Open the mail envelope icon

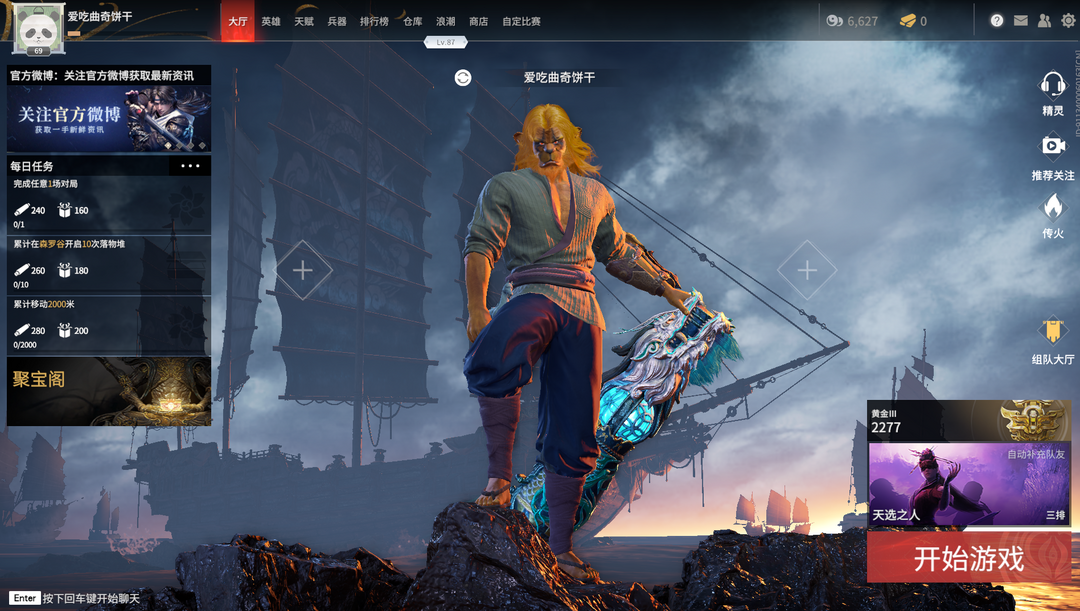(x=1020, y=21)
